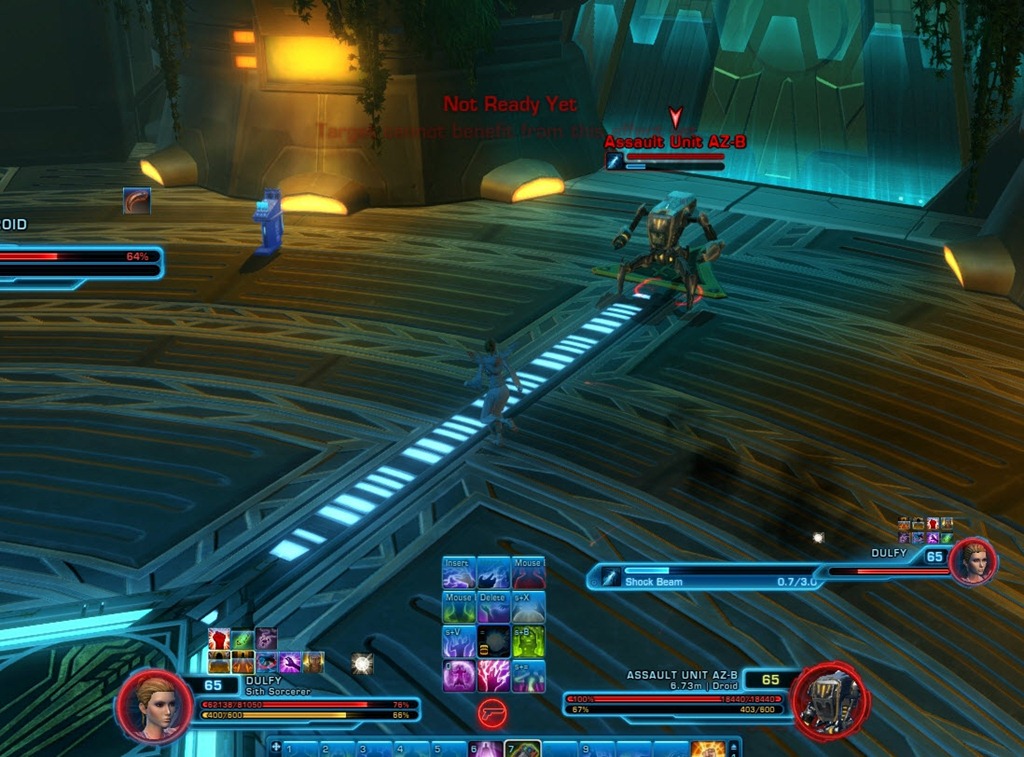Activate the ability bound to Insert

(459, 574)
